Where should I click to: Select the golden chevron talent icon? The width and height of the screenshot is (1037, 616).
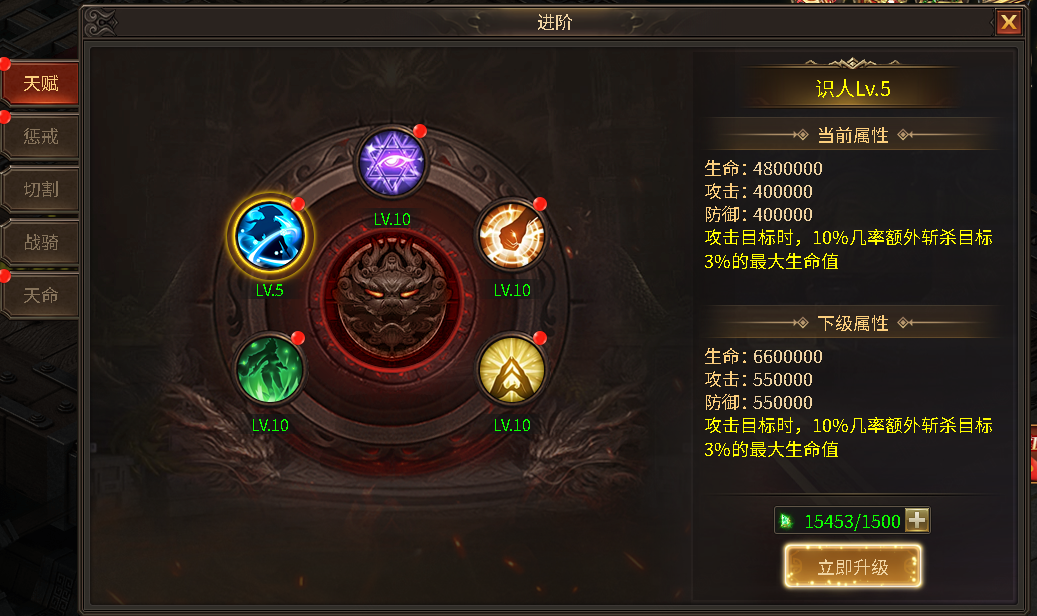click(510, 369)
